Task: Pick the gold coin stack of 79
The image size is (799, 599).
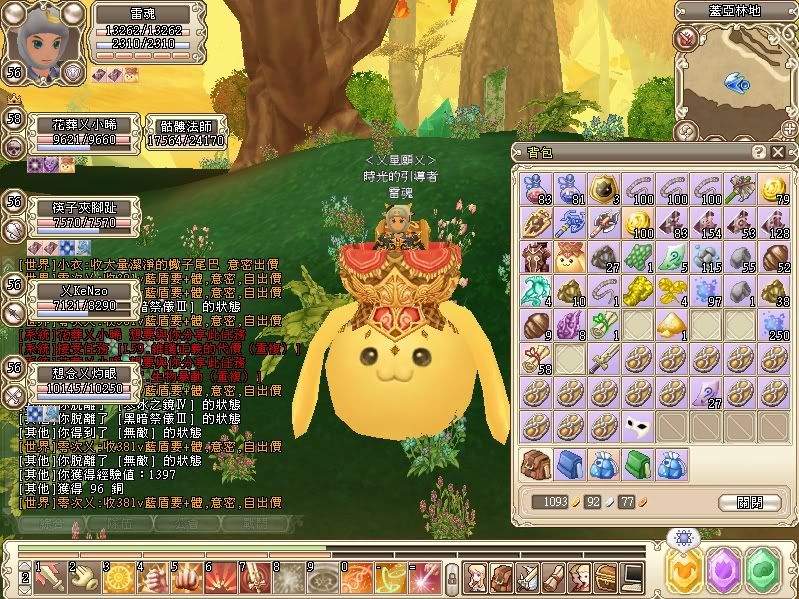Action: coord(773,189)
